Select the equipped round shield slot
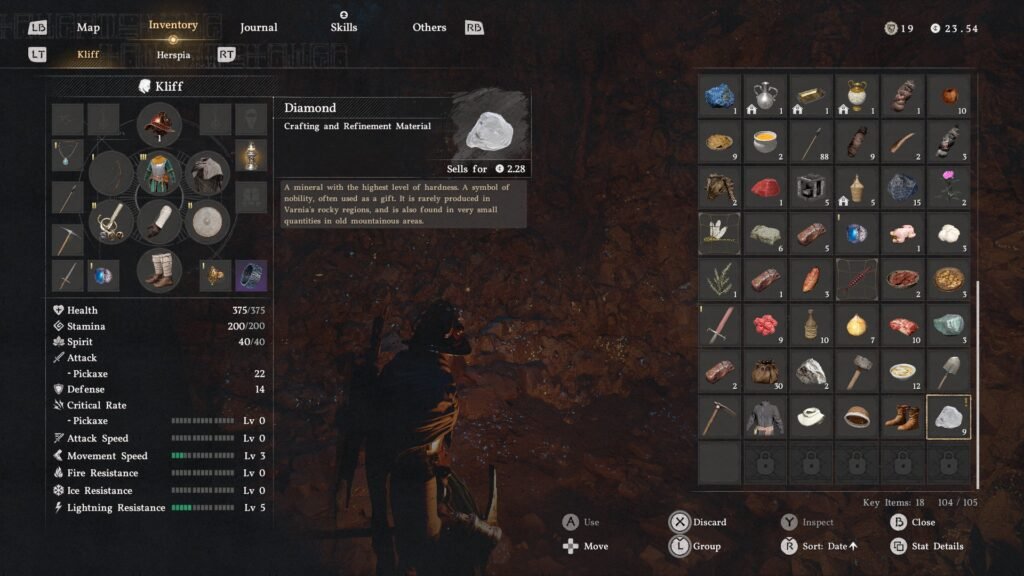This screenshot has height=576, width=1024. (x=207, y=221)
